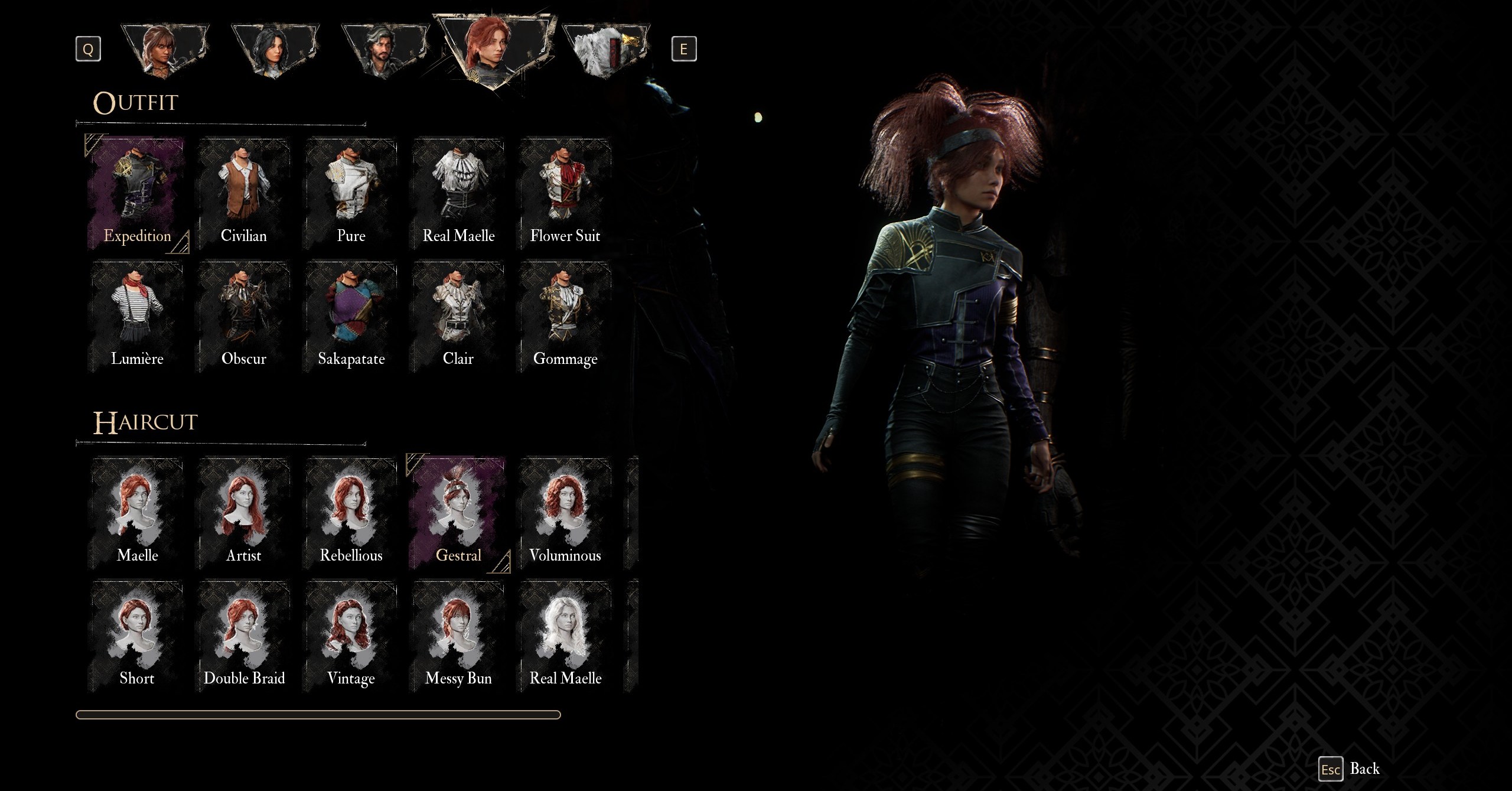This screenshot has width=1512, height=791.
Task: Apply the Double Braid haircut
Action: pyautogui.click(x=244, y=636)
